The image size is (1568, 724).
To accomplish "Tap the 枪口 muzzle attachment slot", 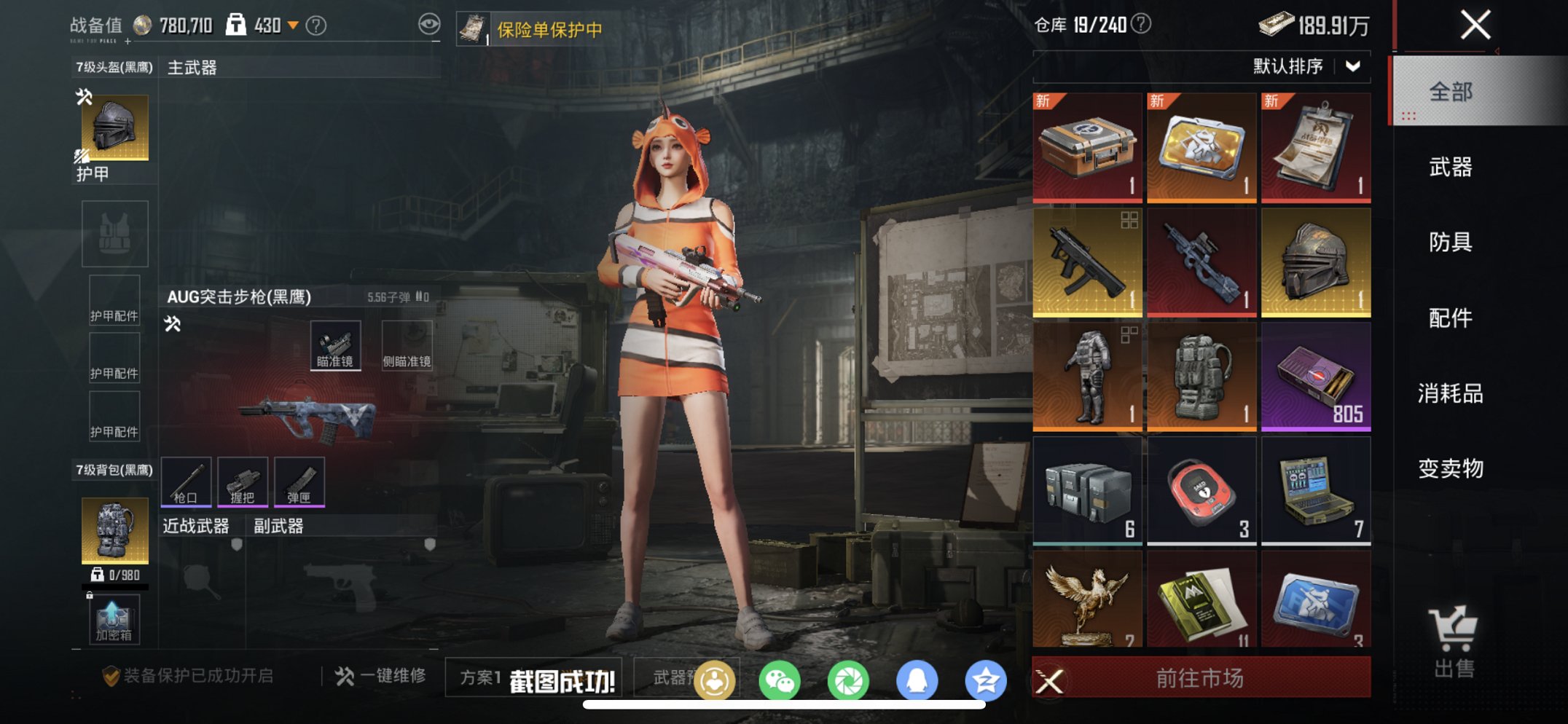I will (x=186, y=481).
